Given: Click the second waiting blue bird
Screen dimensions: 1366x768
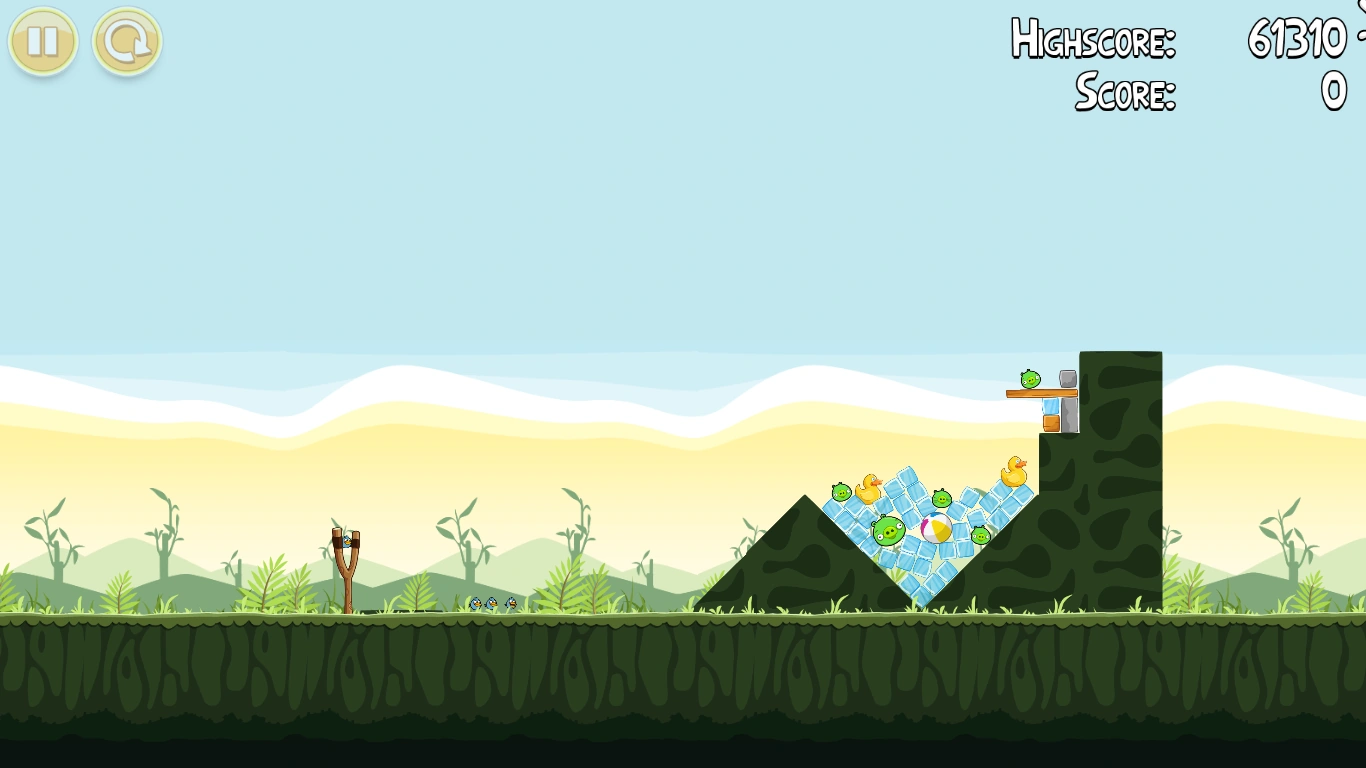Looking at the screenshot, I should pos(492,603).
